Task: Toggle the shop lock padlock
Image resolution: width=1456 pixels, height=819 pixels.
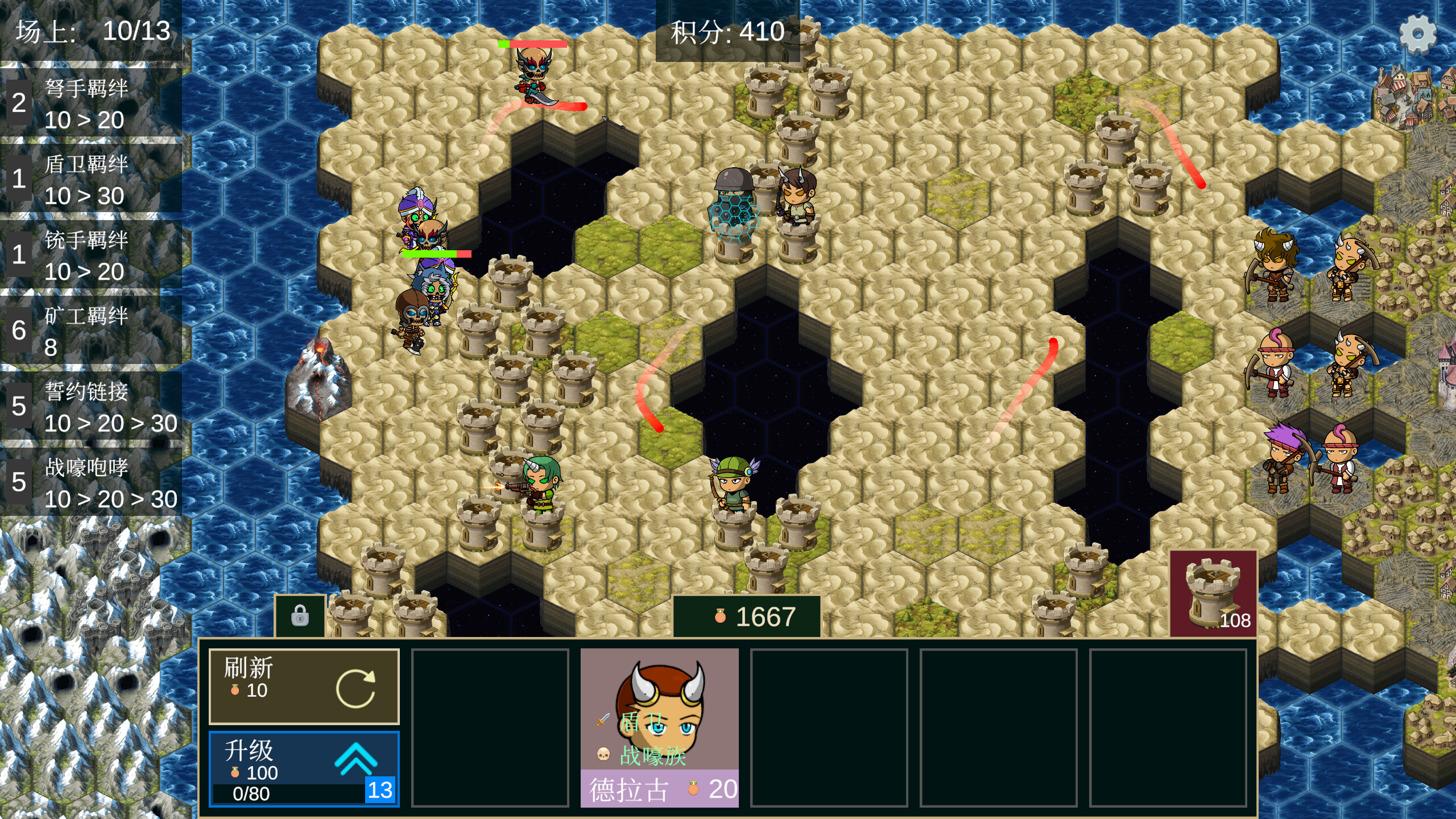Action: click(301, 616)
